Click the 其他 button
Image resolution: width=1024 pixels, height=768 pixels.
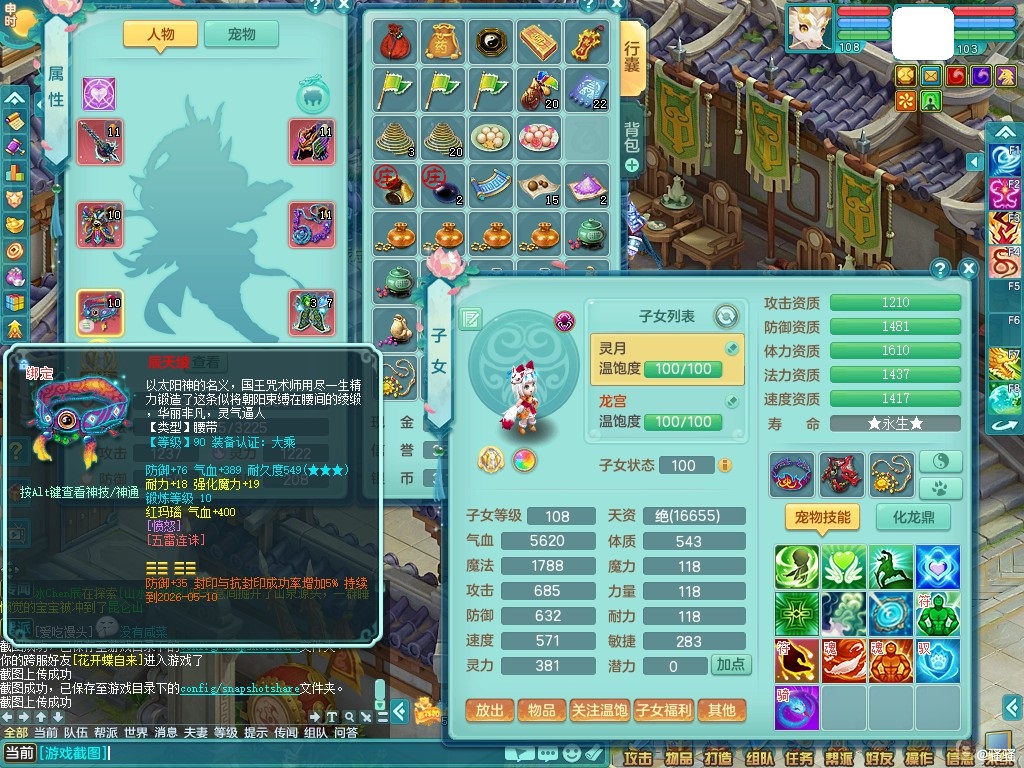point(722,710)
